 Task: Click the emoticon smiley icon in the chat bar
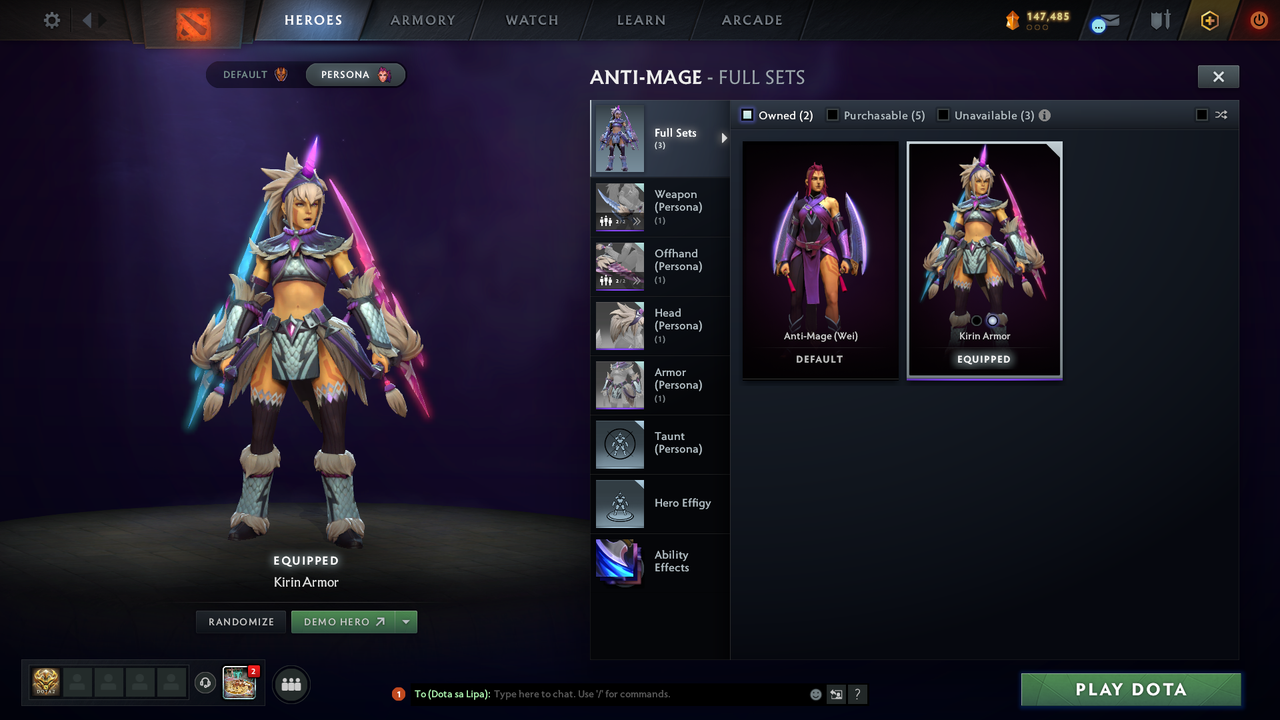pyautogui.click(x=814, y=693)
